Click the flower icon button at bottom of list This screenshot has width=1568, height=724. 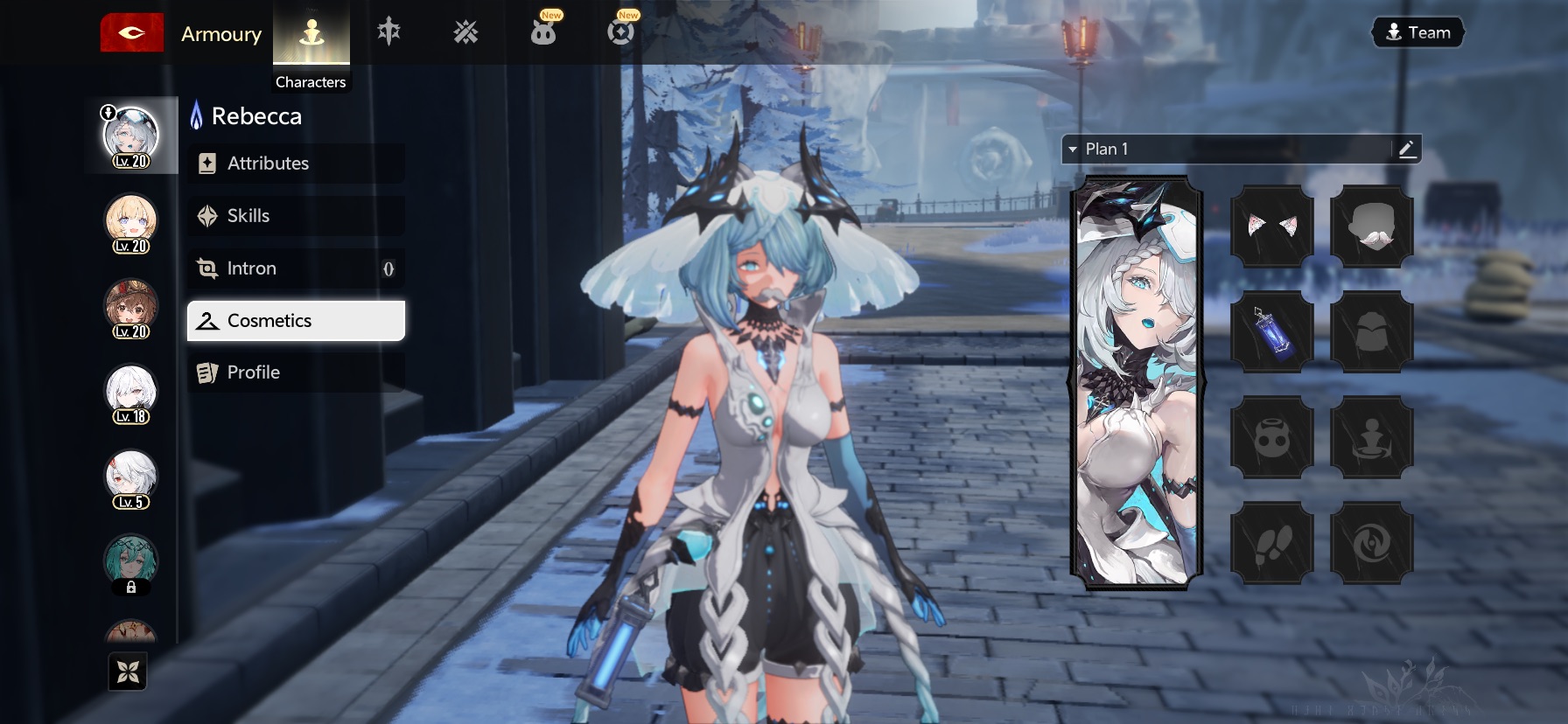point(128,672)
